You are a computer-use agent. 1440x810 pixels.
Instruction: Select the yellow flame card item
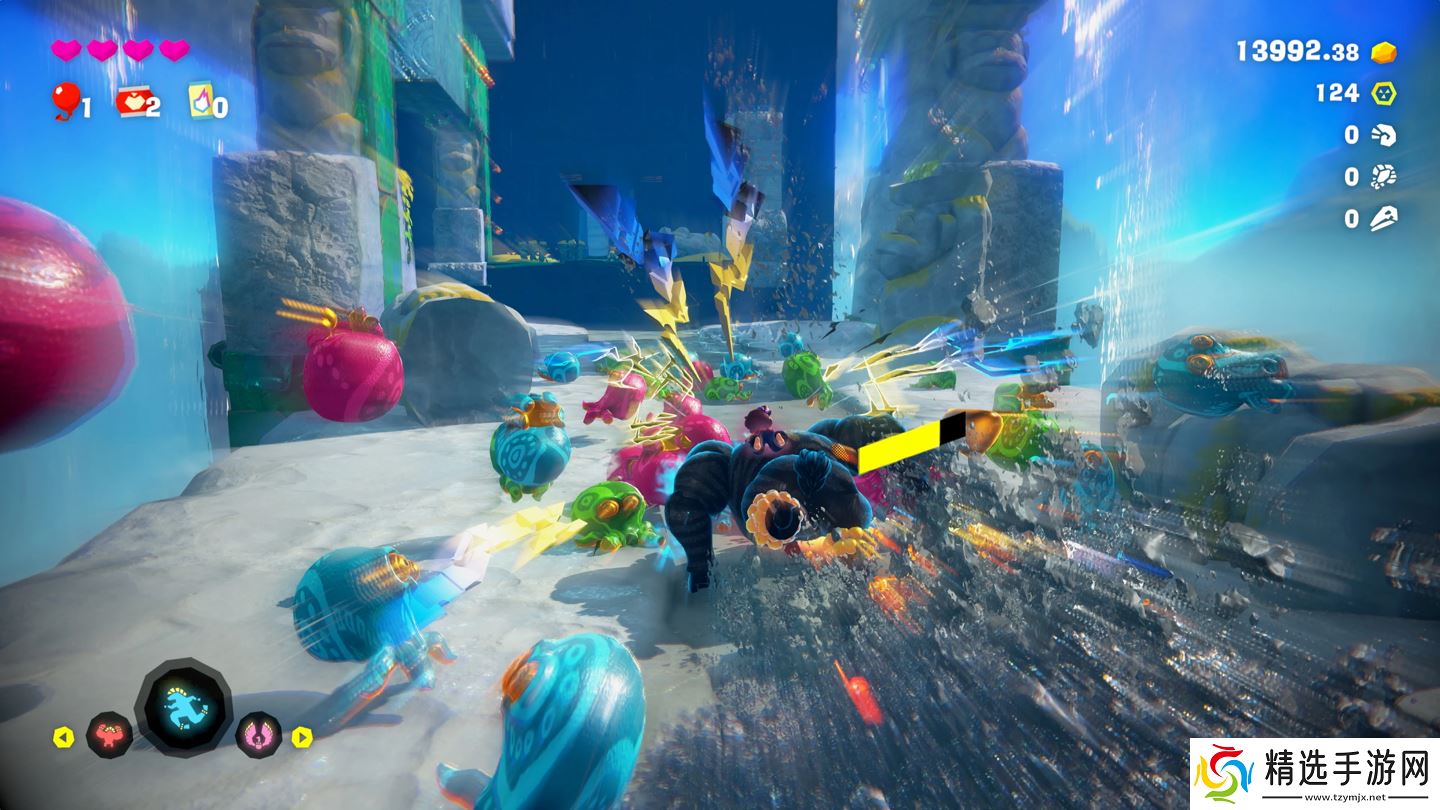(x=201, y=101)
